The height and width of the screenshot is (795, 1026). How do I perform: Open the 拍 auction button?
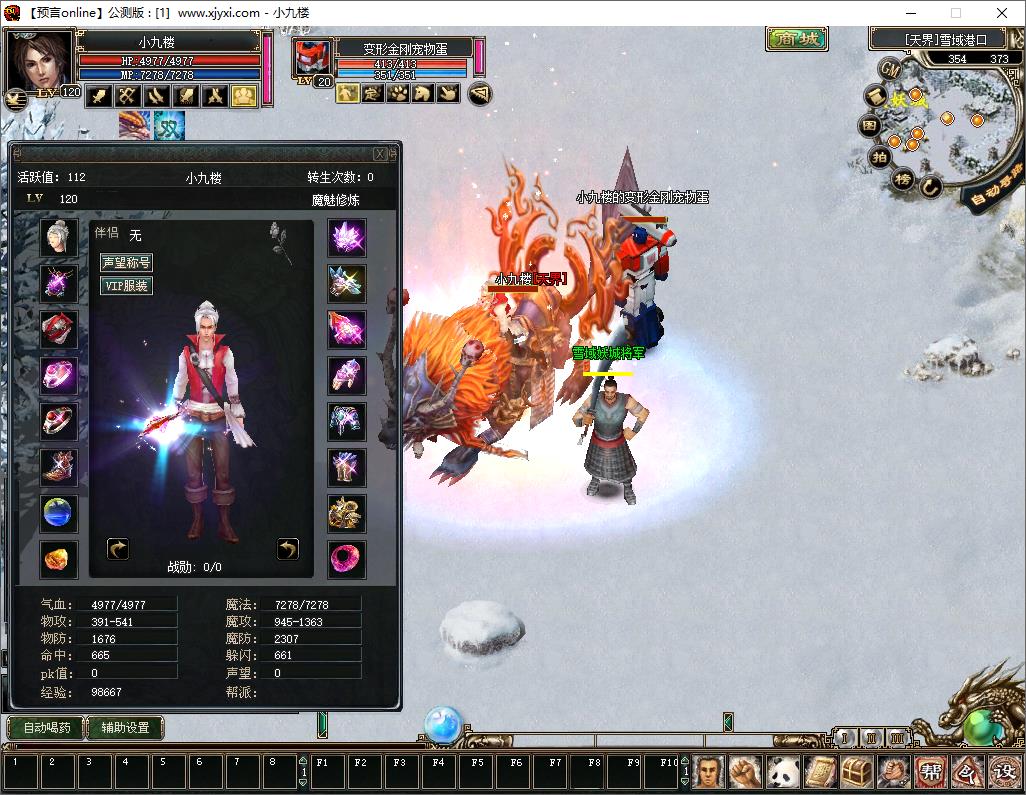(879, 157)
